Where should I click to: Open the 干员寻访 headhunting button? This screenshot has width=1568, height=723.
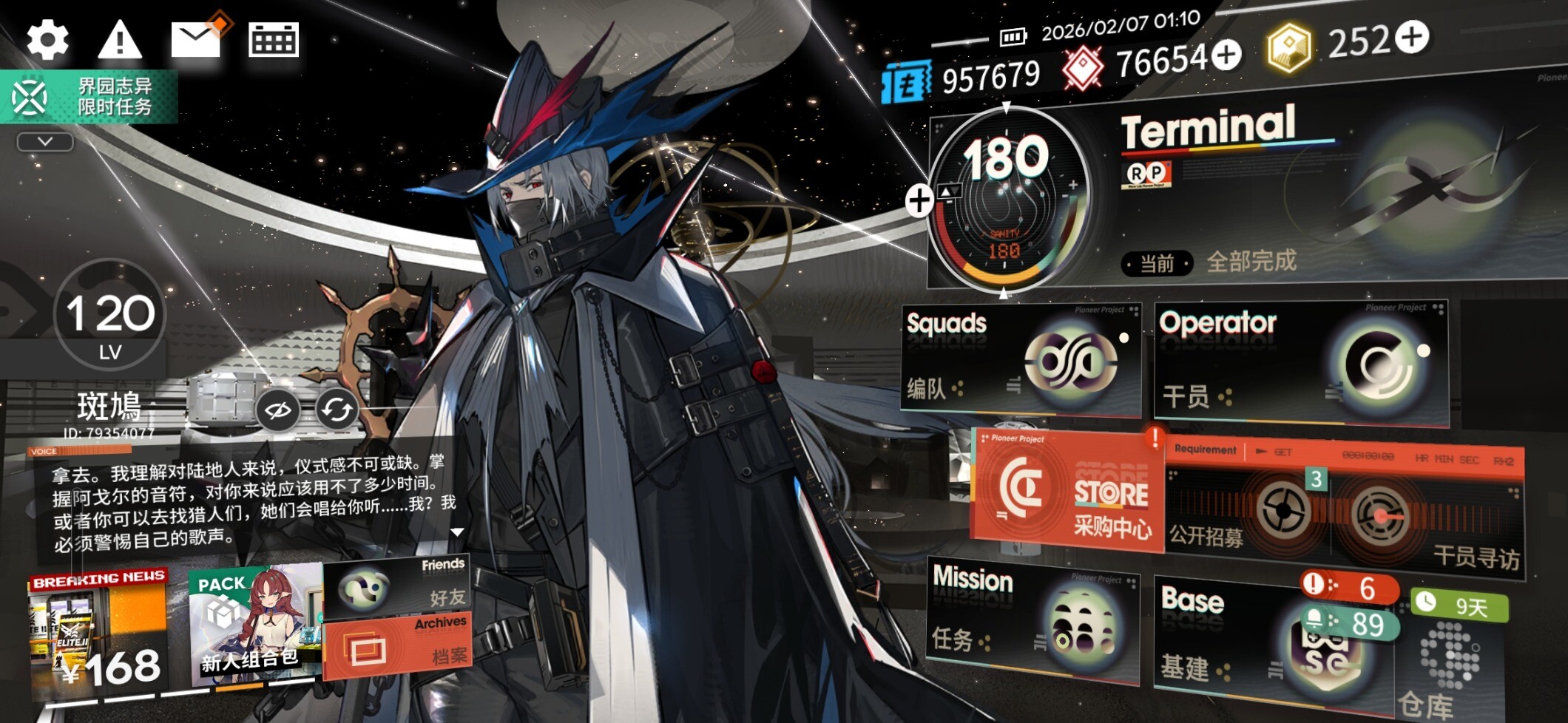pyautogui.click(x=1427, y=517)
